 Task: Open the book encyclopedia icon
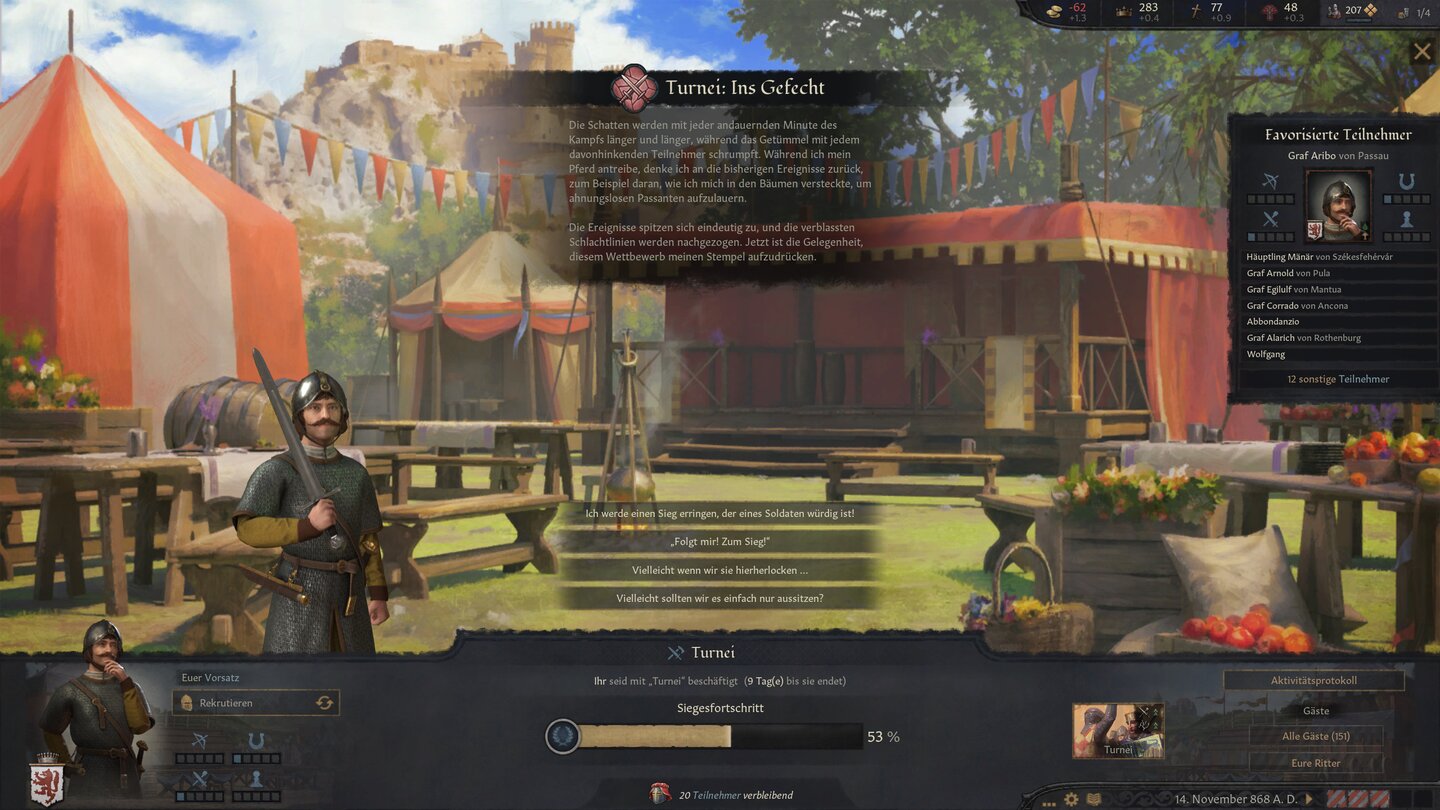[1094, 799]
